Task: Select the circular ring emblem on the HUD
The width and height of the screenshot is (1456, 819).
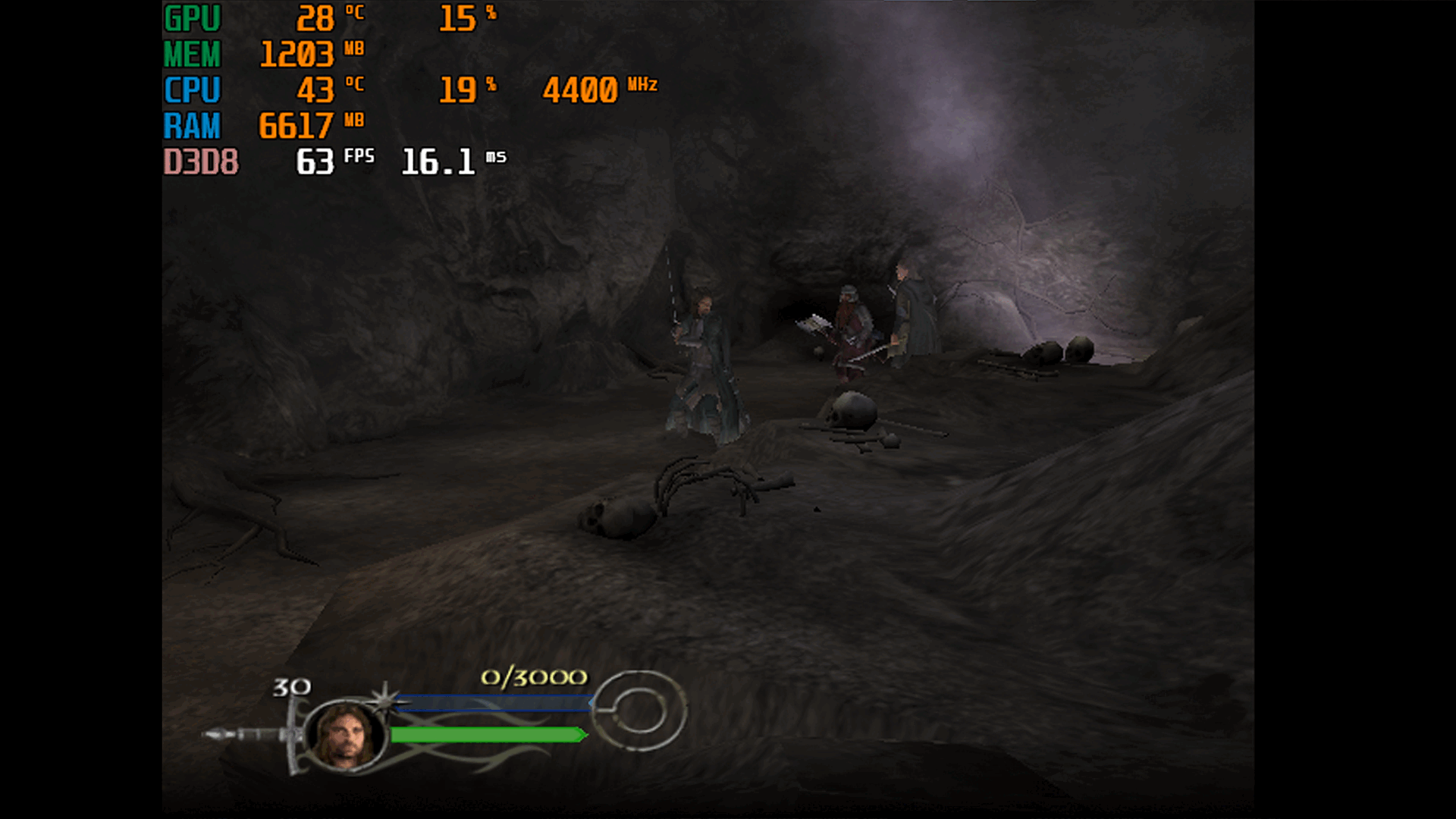Action: coord(639,711)
